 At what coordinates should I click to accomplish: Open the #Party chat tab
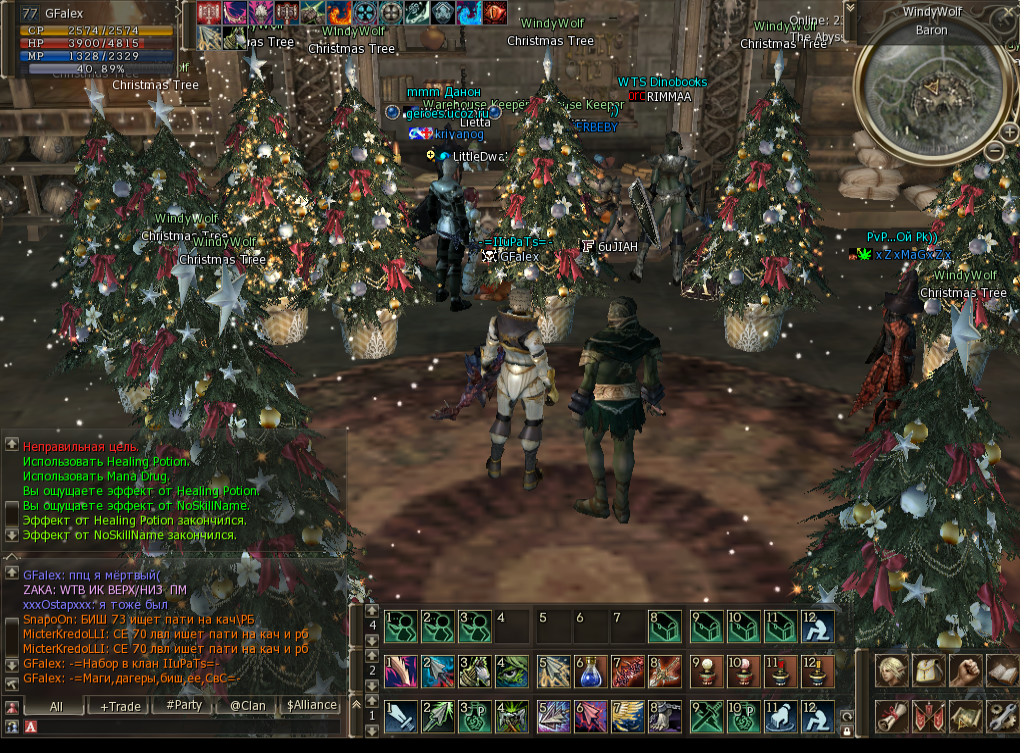[183, 705]
